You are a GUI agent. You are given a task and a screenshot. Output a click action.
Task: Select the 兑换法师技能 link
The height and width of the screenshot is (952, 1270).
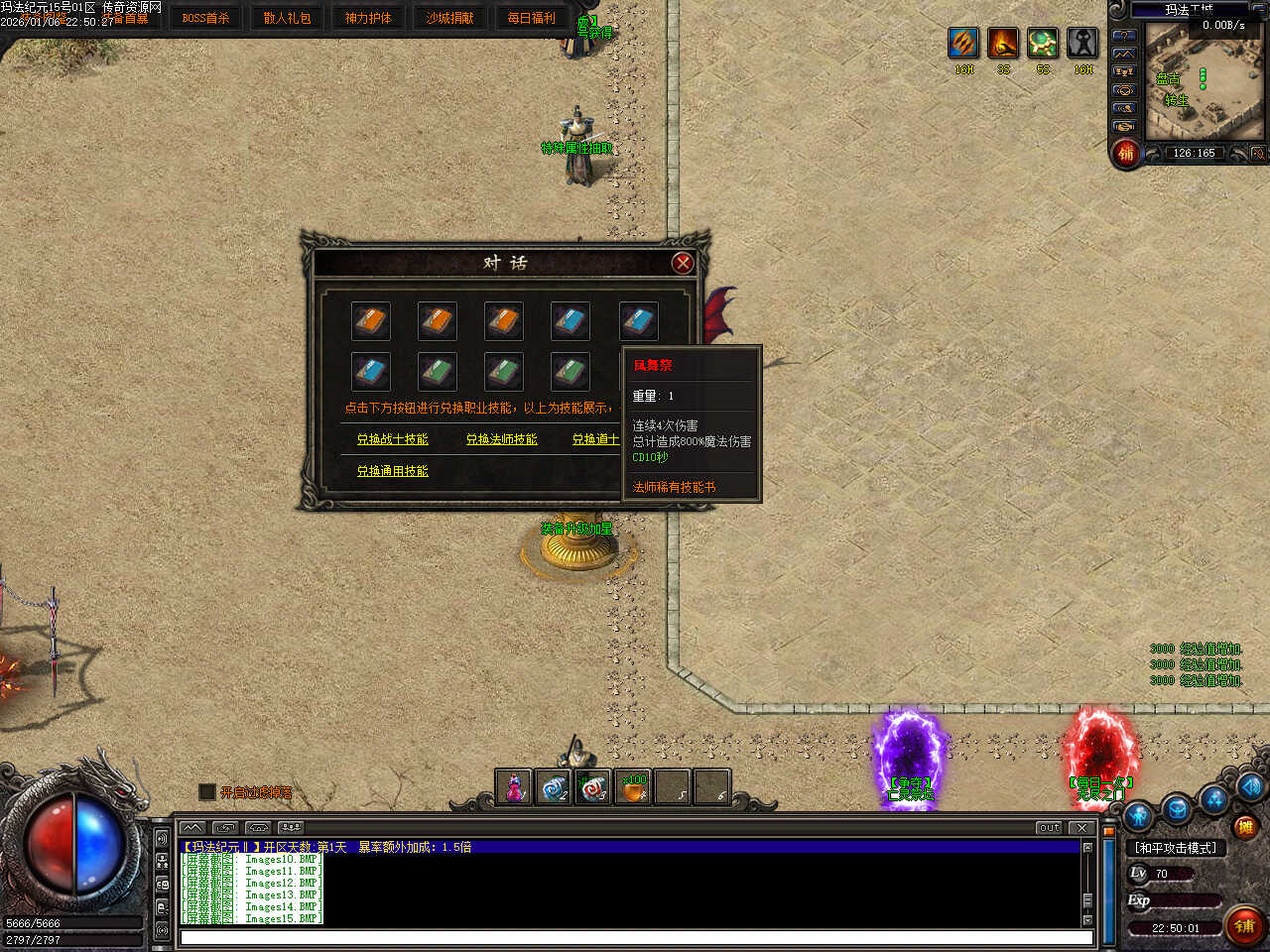click(501, 439)
